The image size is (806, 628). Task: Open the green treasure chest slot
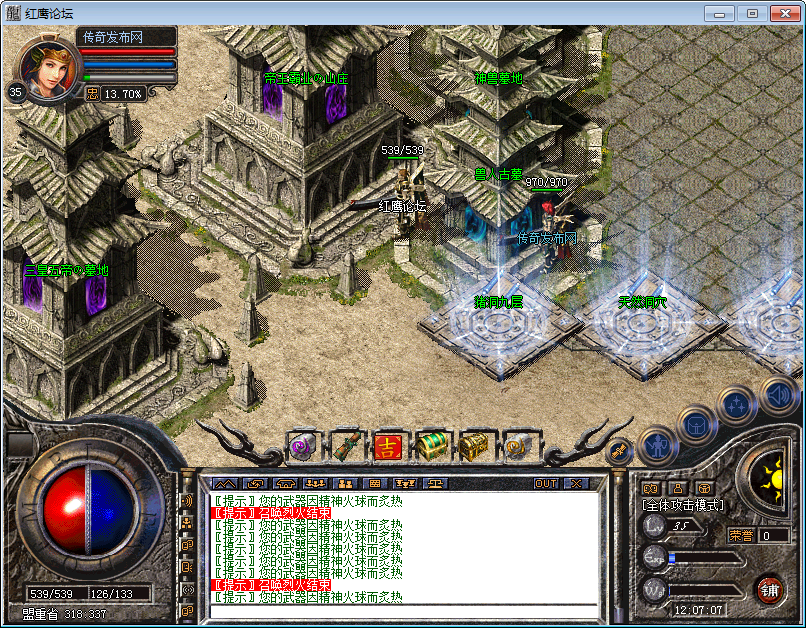(431, 446)
